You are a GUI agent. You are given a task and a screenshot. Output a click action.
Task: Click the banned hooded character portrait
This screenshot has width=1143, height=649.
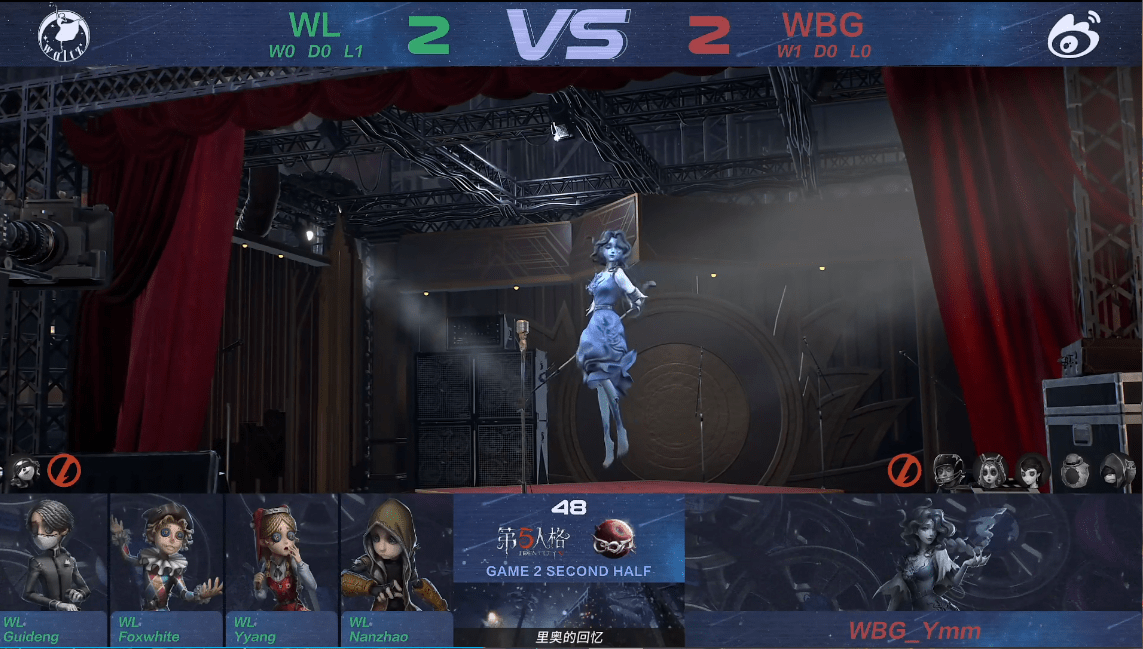[x=1117, y=469]
